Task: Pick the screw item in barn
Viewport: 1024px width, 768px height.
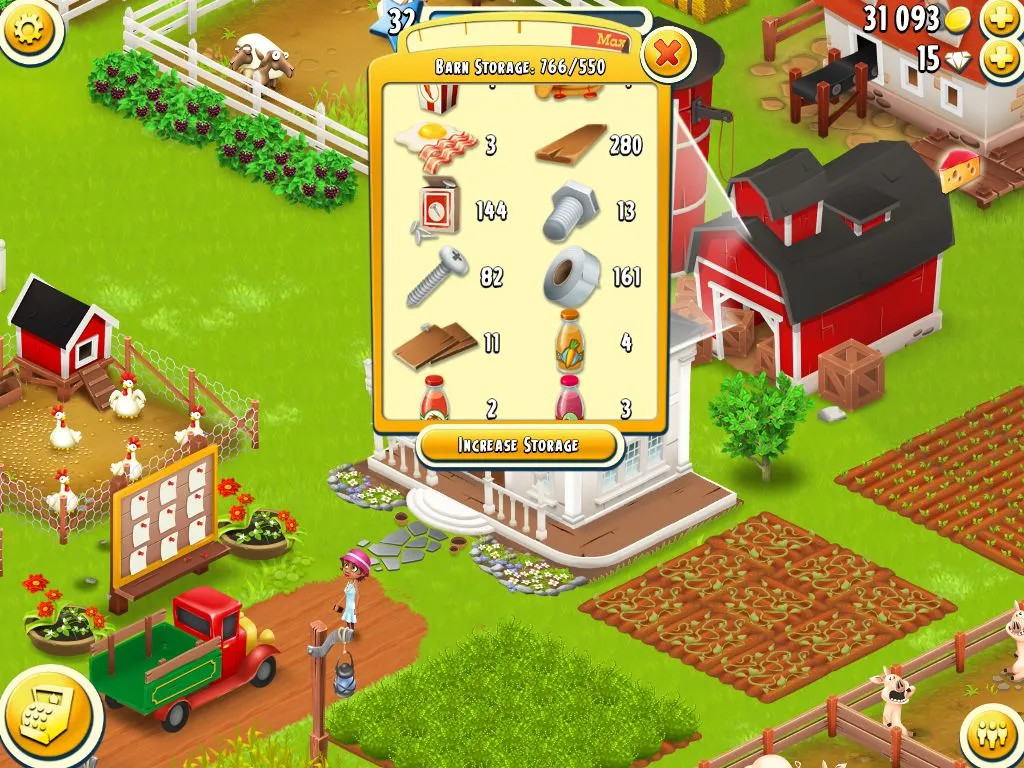Action: (x=437, y=277)
